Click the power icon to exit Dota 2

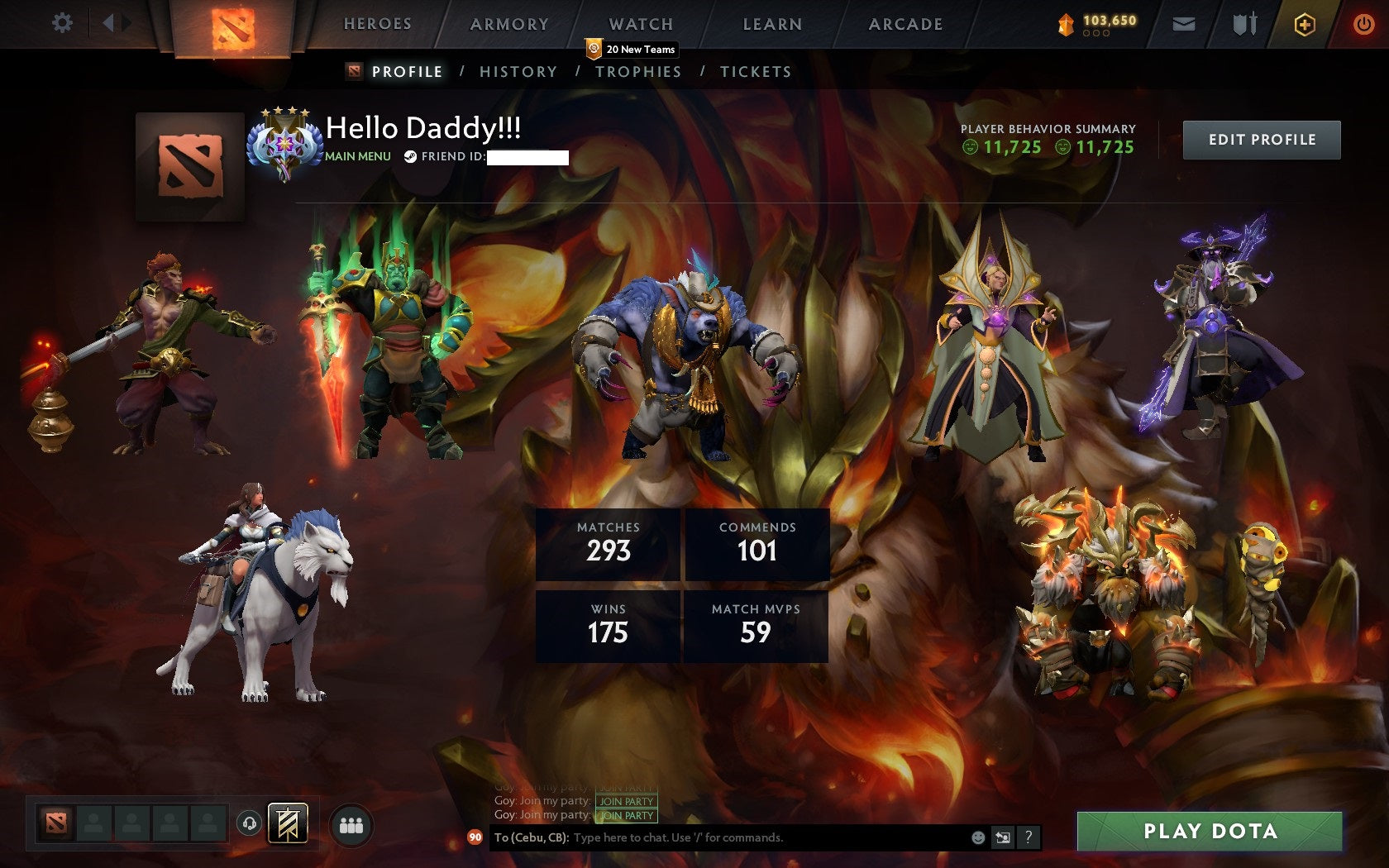pos(1364,23)
